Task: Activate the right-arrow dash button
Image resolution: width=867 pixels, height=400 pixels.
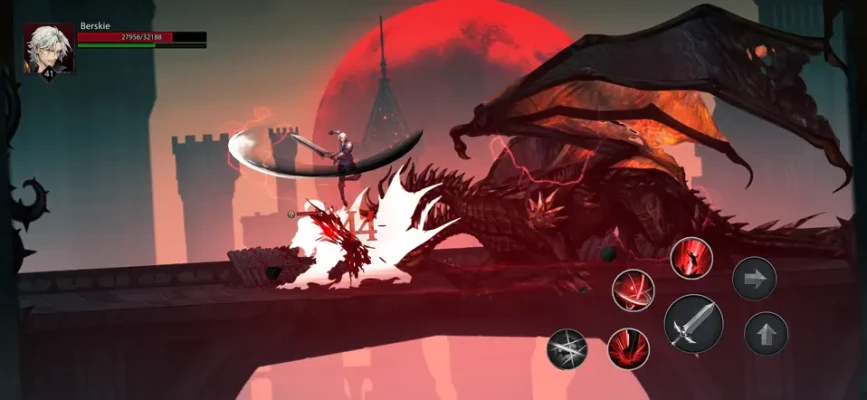Action: 754,278
